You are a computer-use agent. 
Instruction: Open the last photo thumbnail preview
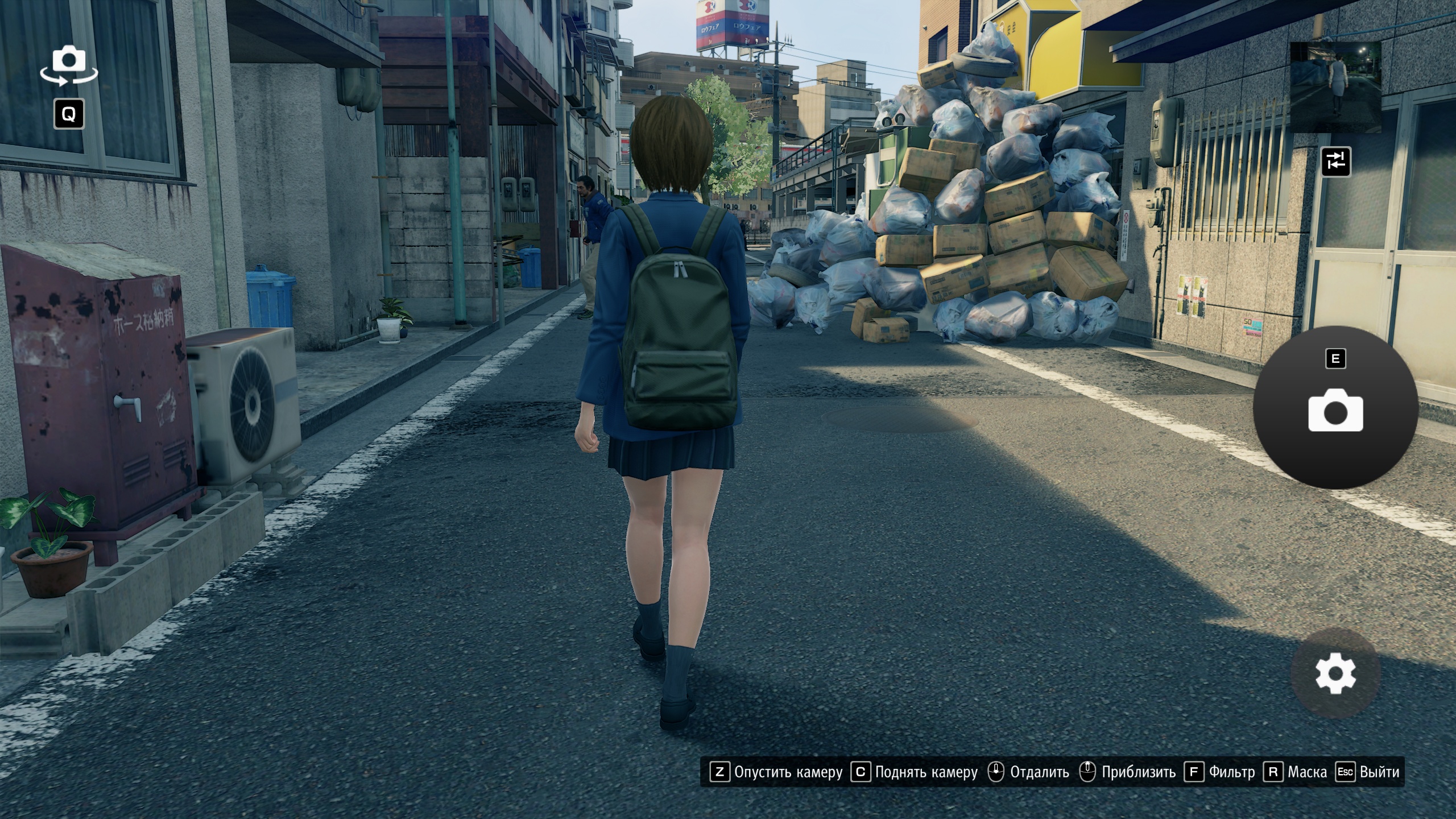coord(1335,87)
